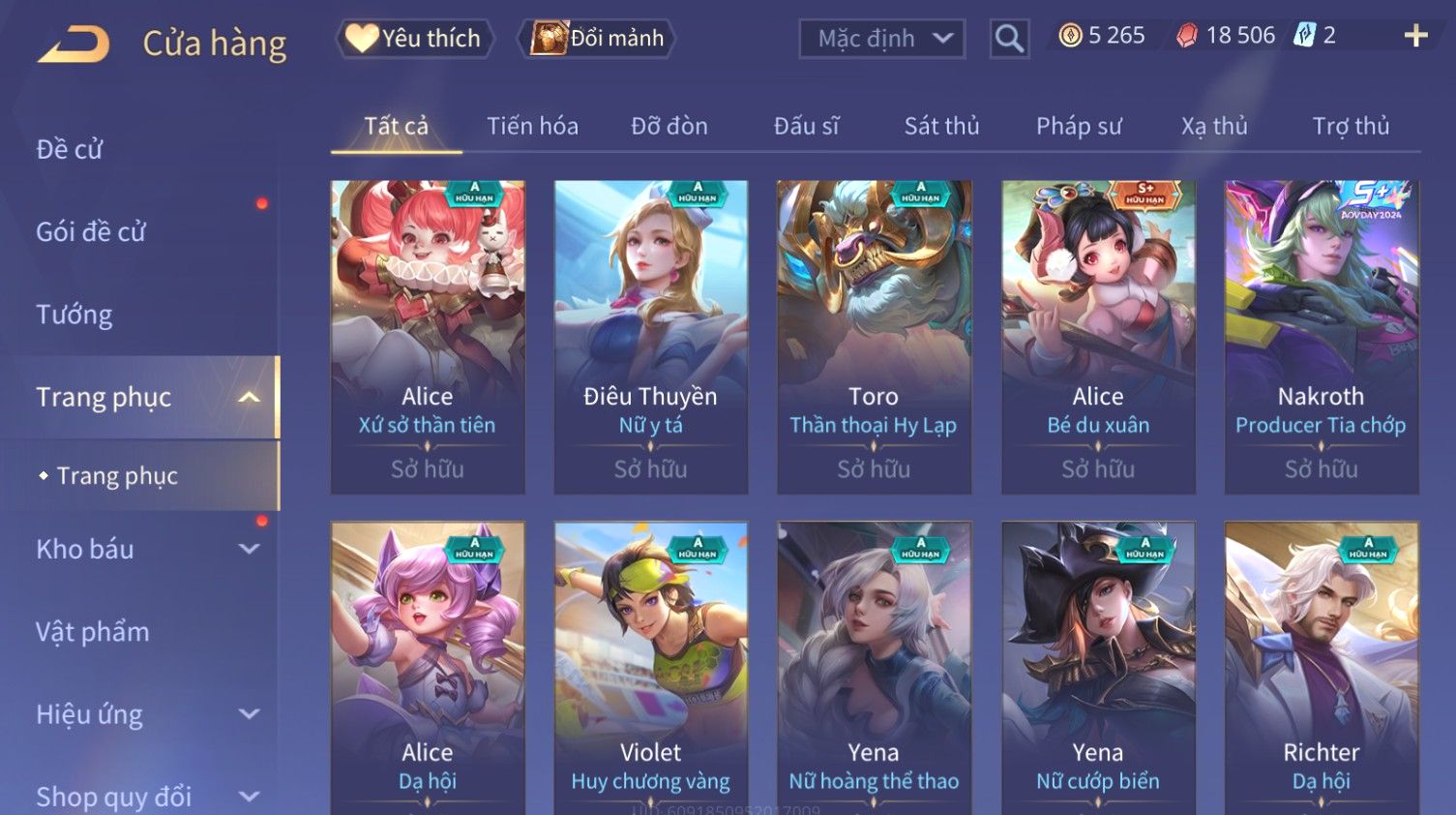Open the Xạ thủ tab
Viewport: 1456px width, 815px height.
pos(1214,126)
